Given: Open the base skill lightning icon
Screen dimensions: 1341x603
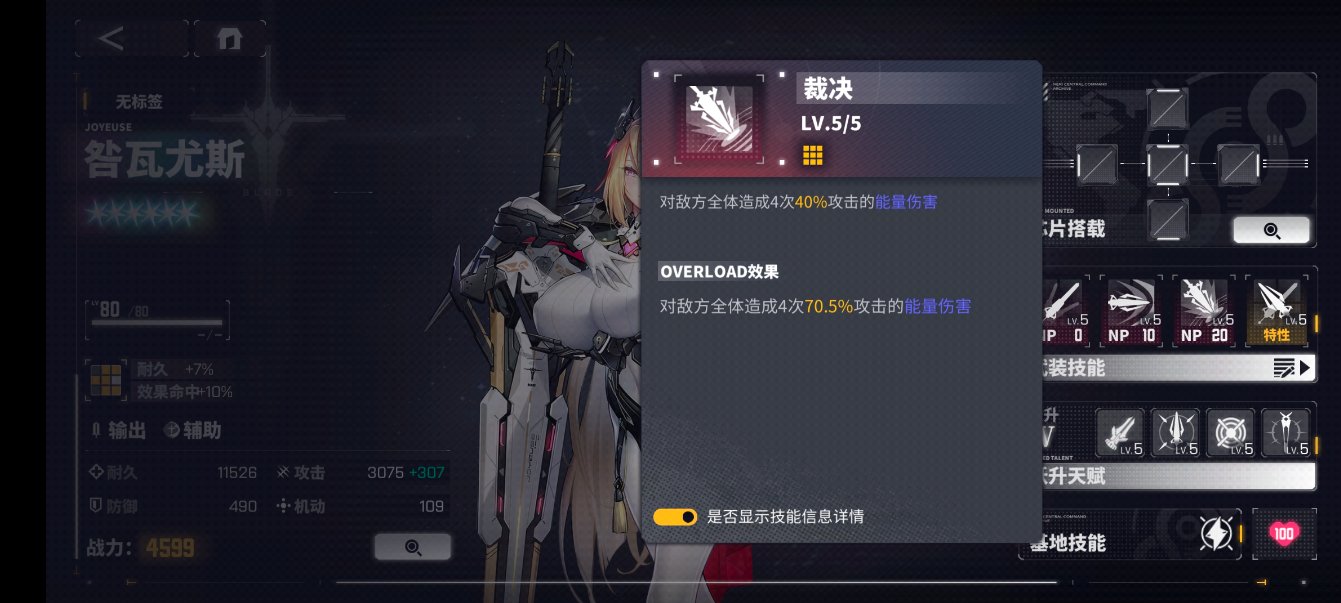Looking at the screenshot, I should click(1217, 534).
